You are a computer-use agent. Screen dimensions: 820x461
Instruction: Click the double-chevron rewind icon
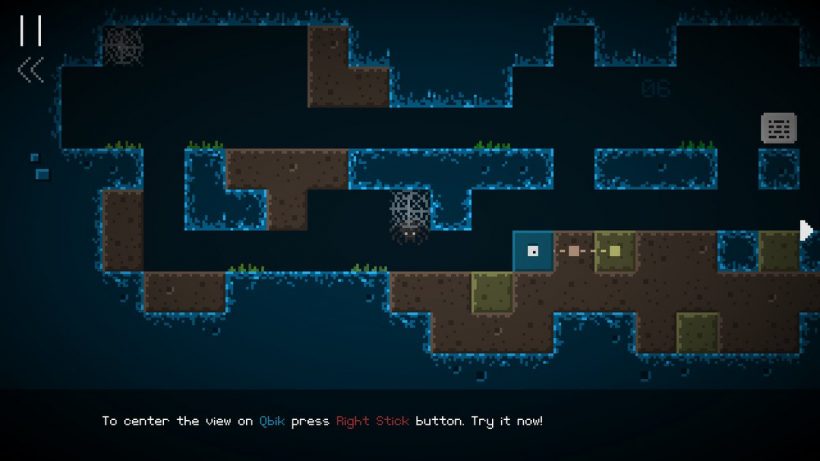(x=31, y=69)
